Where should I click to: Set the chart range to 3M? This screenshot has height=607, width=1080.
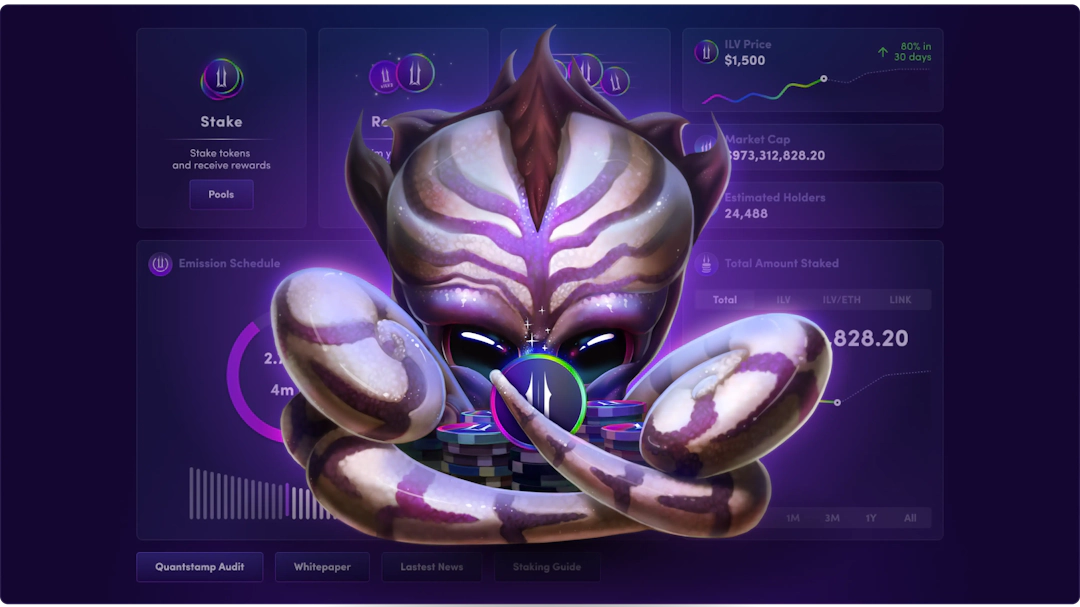832,518
